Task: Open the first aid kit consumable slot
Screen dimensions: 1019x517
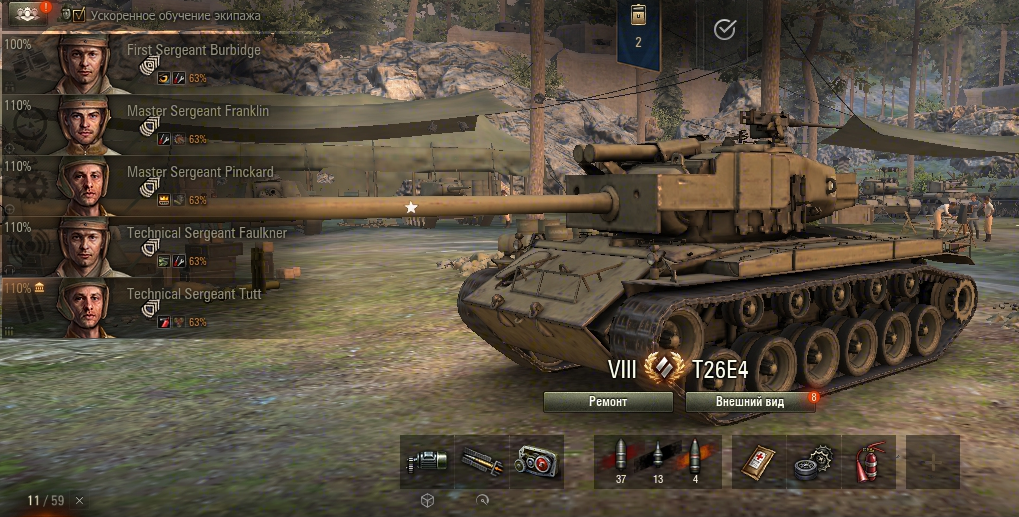Action: 759,462
